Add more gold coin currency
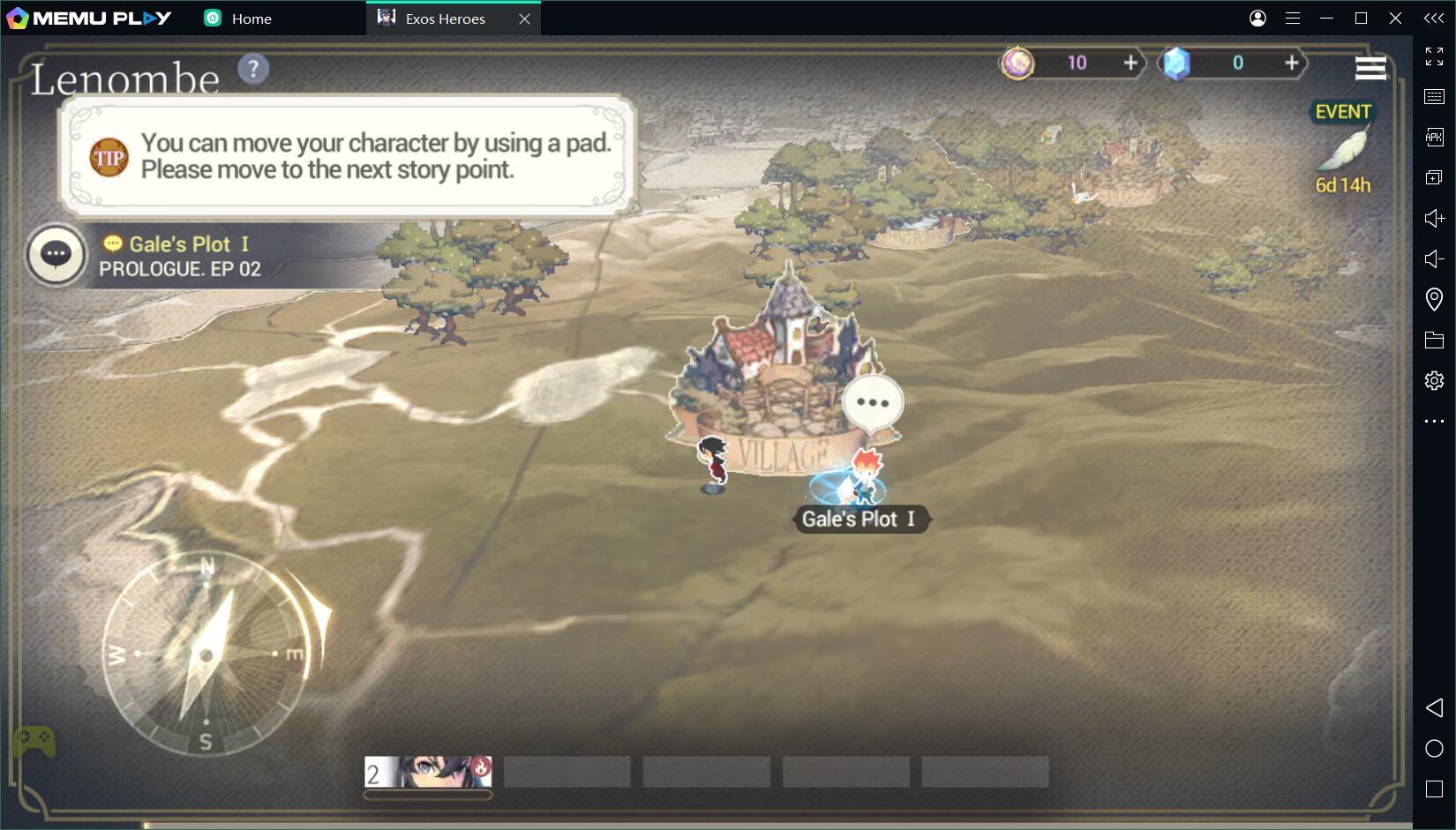 (1130, 63)
